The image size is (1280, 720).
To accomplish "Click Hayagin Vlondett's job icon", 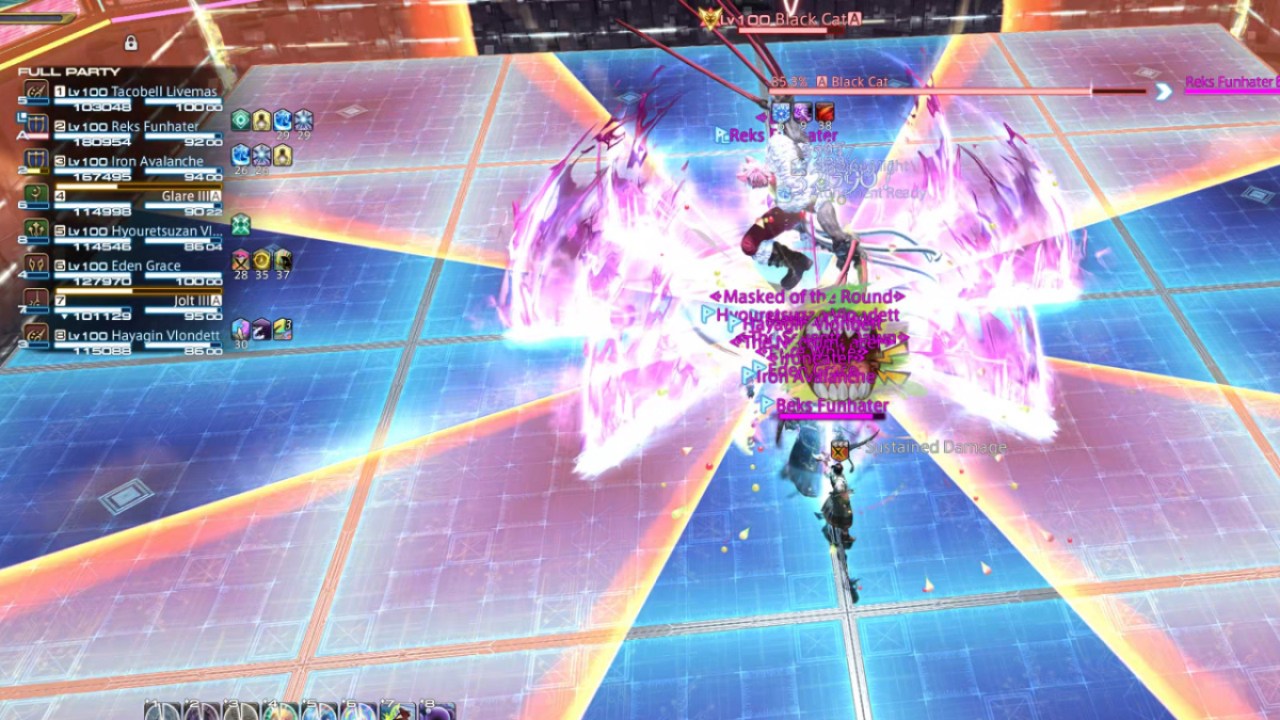I will [x=35, y=333].
